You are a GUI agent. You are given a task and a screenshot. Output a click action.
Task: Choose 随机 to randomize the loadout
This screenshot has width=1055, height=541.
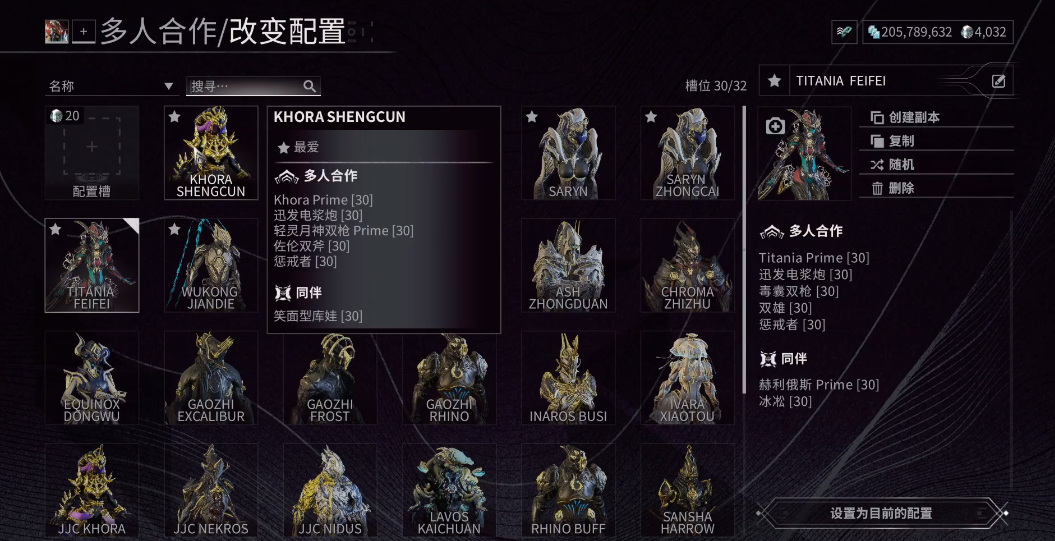(901, 165)
